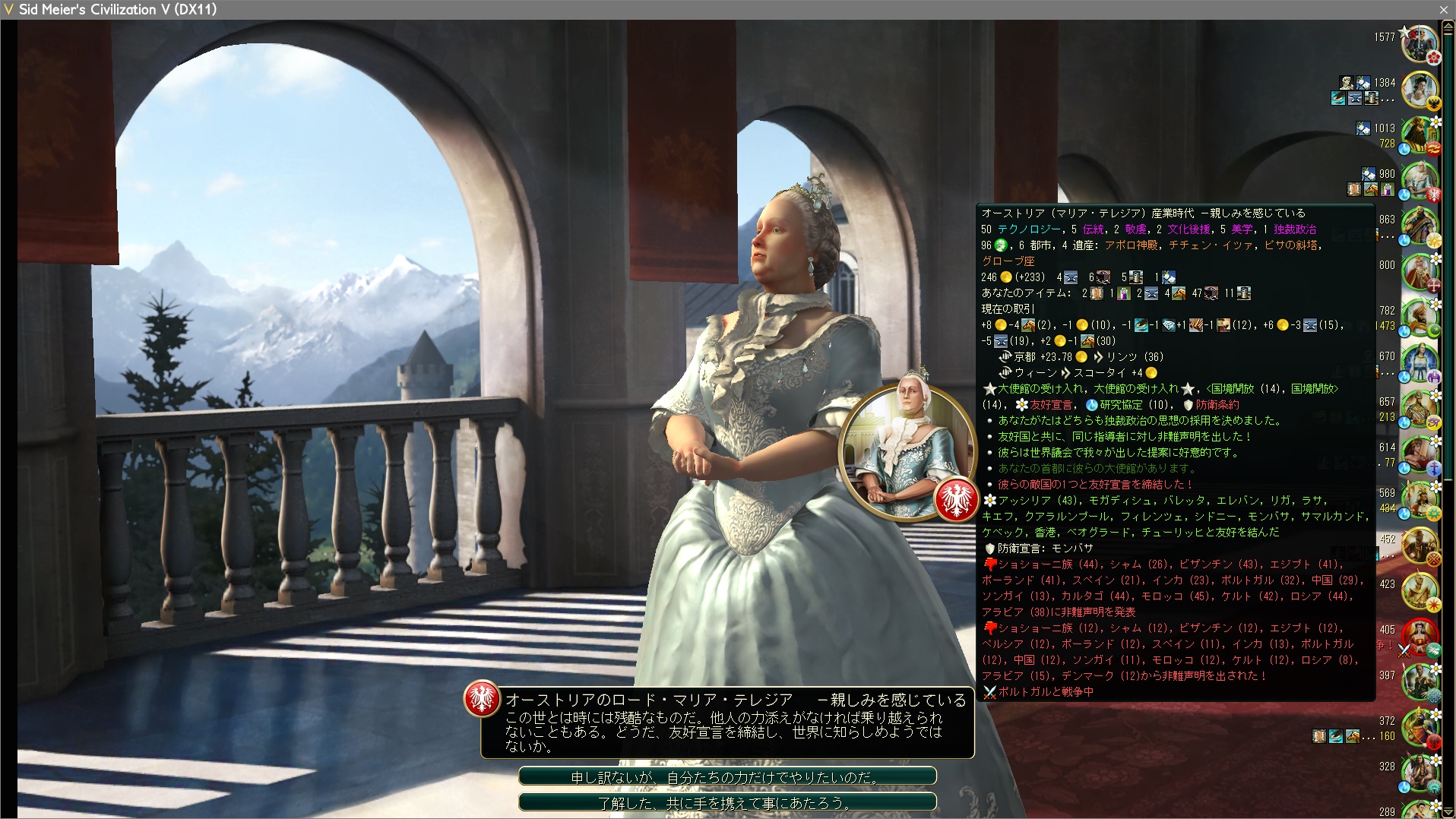Image resolution: width=1456 pixels, height=819 pixels.
Task: Select the leader portrait scoring 1384
Action: pyautogui.click(x=1419, y=90)
